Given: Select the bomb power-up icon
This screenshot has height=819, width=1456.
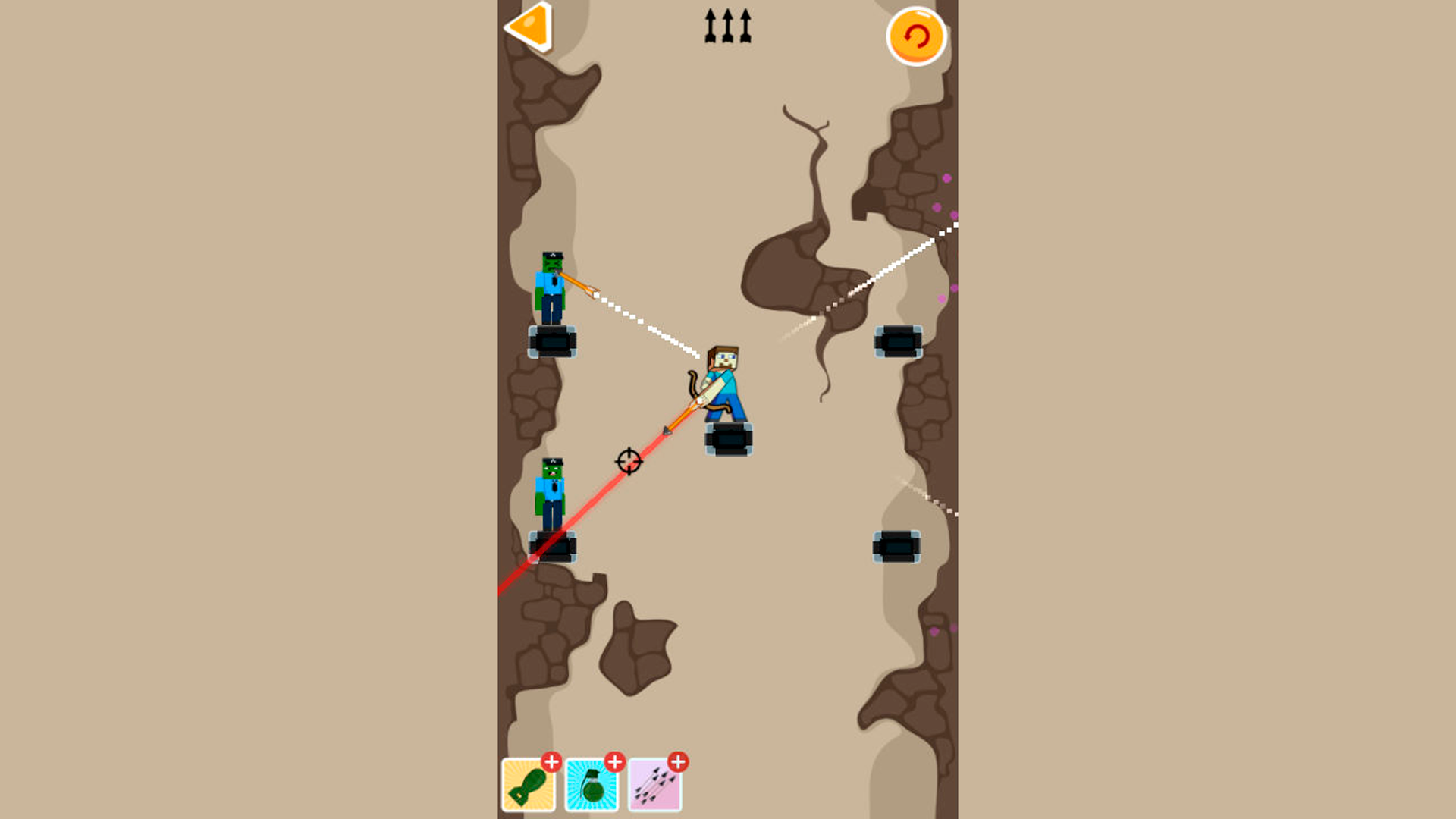Looking at the screenshot, I should point(529,786).
